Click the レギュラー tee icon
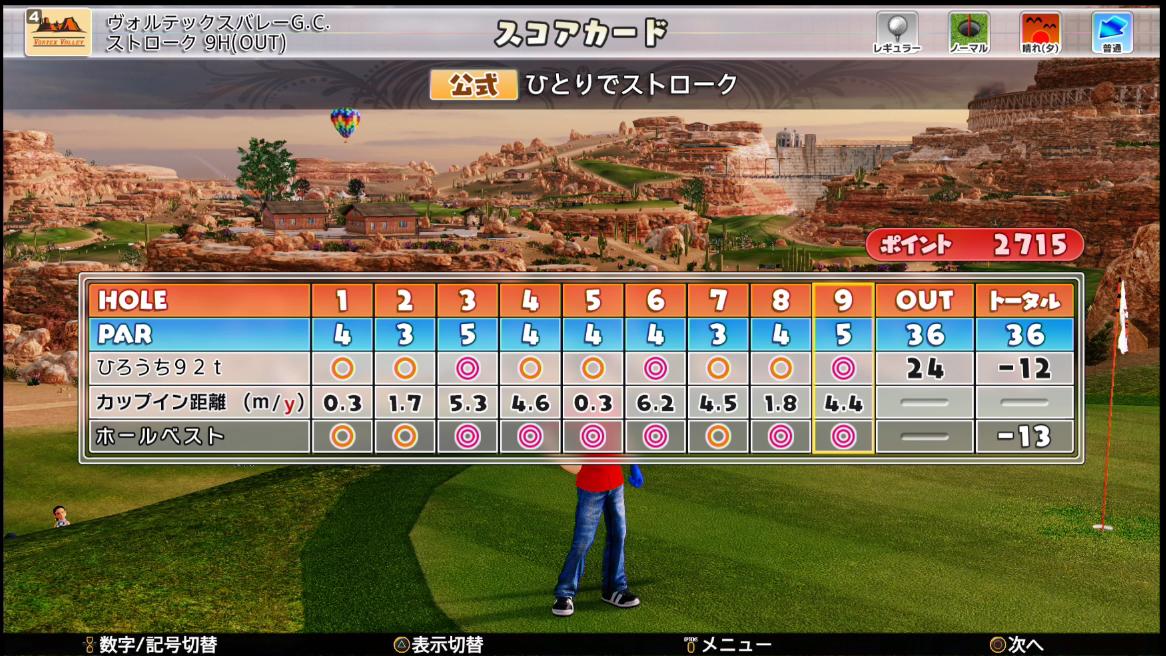The image size is (1166, 656). point(896,29)
